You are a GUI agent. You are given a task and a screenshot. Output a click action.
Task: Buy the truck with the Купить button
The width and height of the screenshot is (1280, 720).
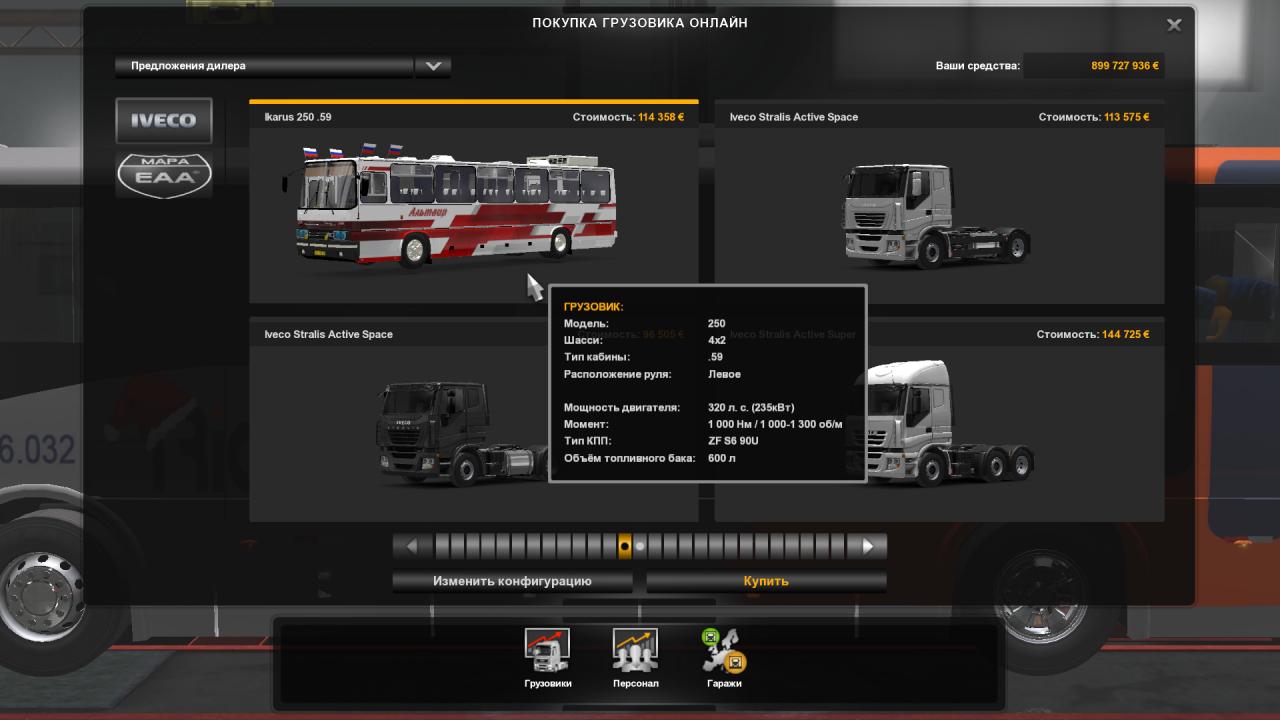point(766,581)
